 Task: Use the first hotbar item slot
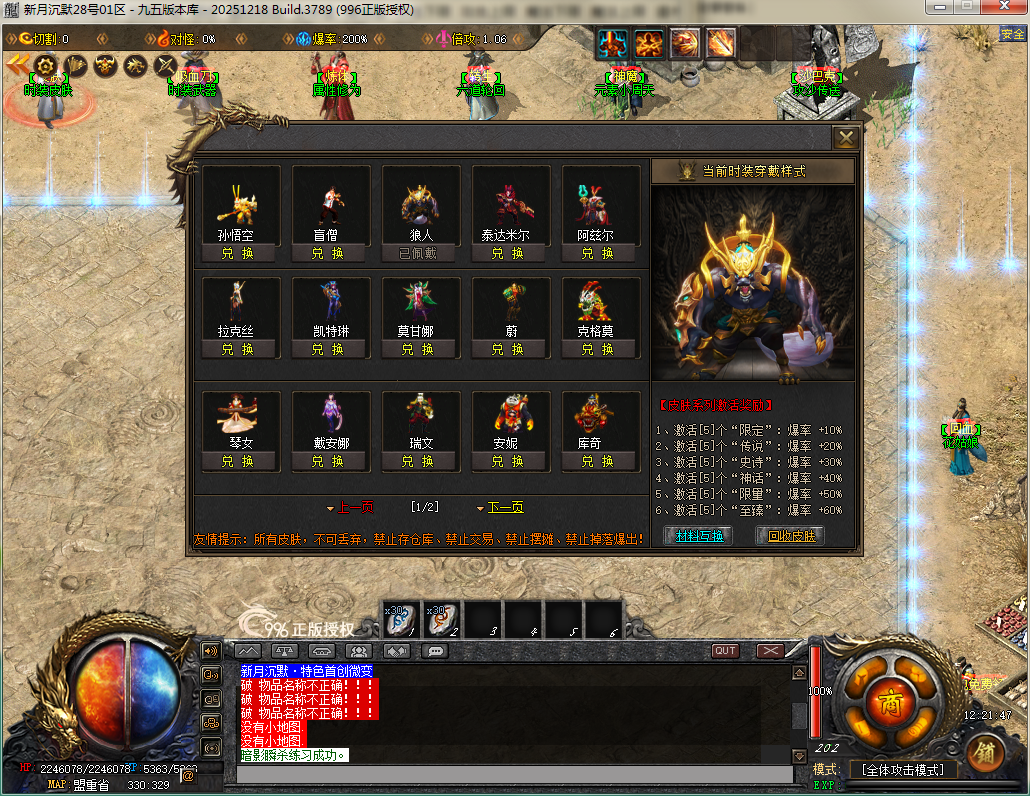click(x=402, y=620)
